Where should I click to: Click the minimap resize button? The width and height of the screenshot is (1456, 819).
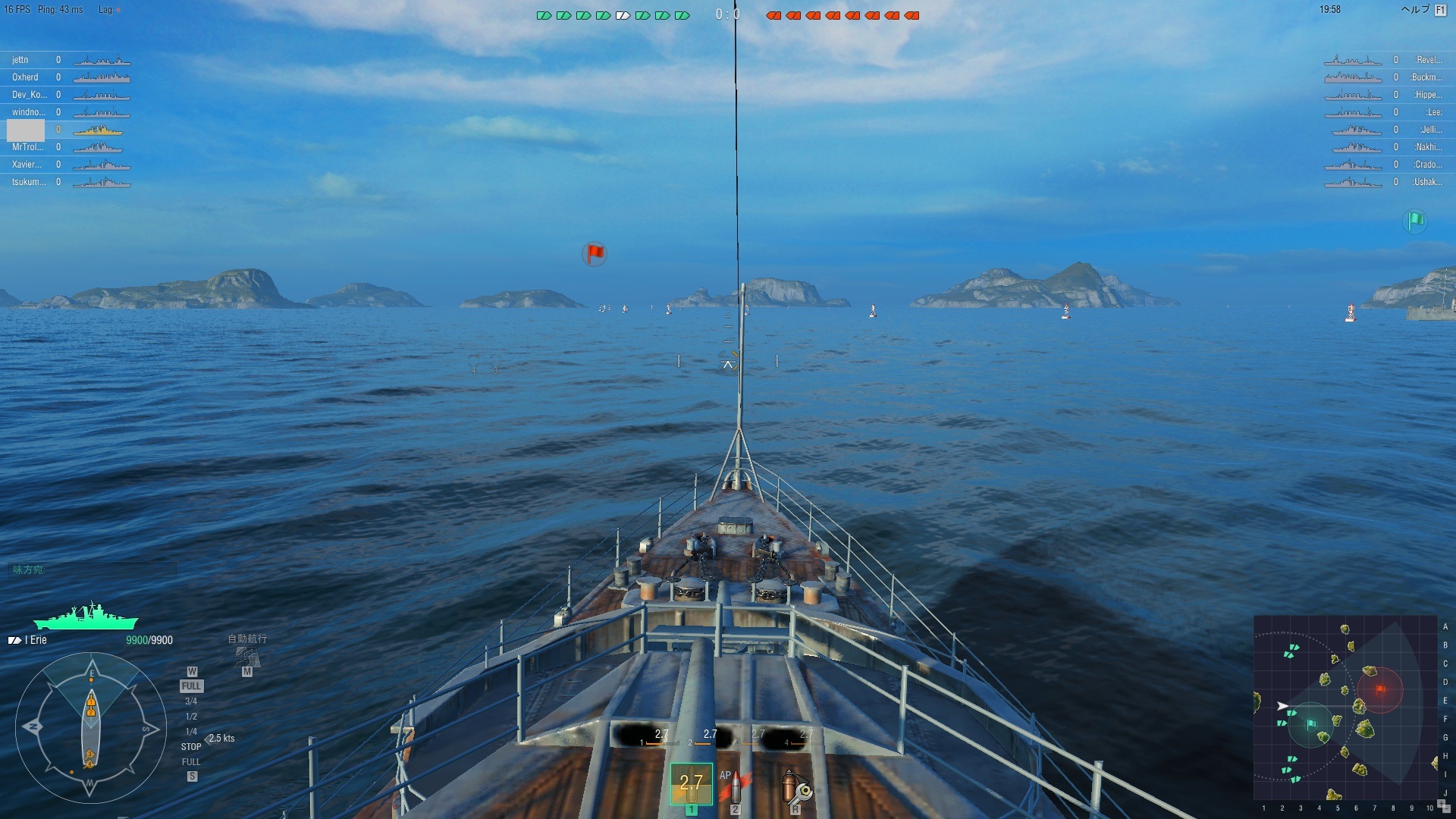point(1442,805)
